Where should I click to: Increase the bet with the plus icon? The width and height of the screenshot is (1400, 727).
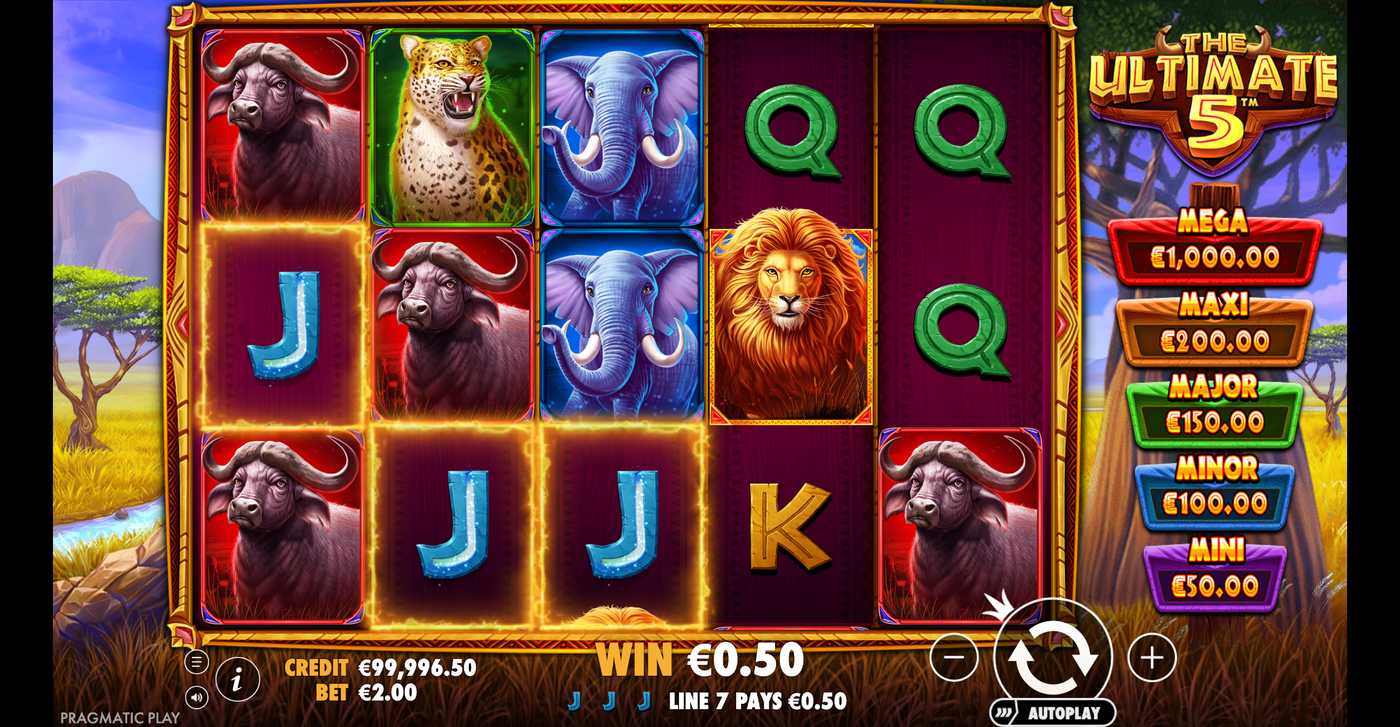pos(1150,657)
